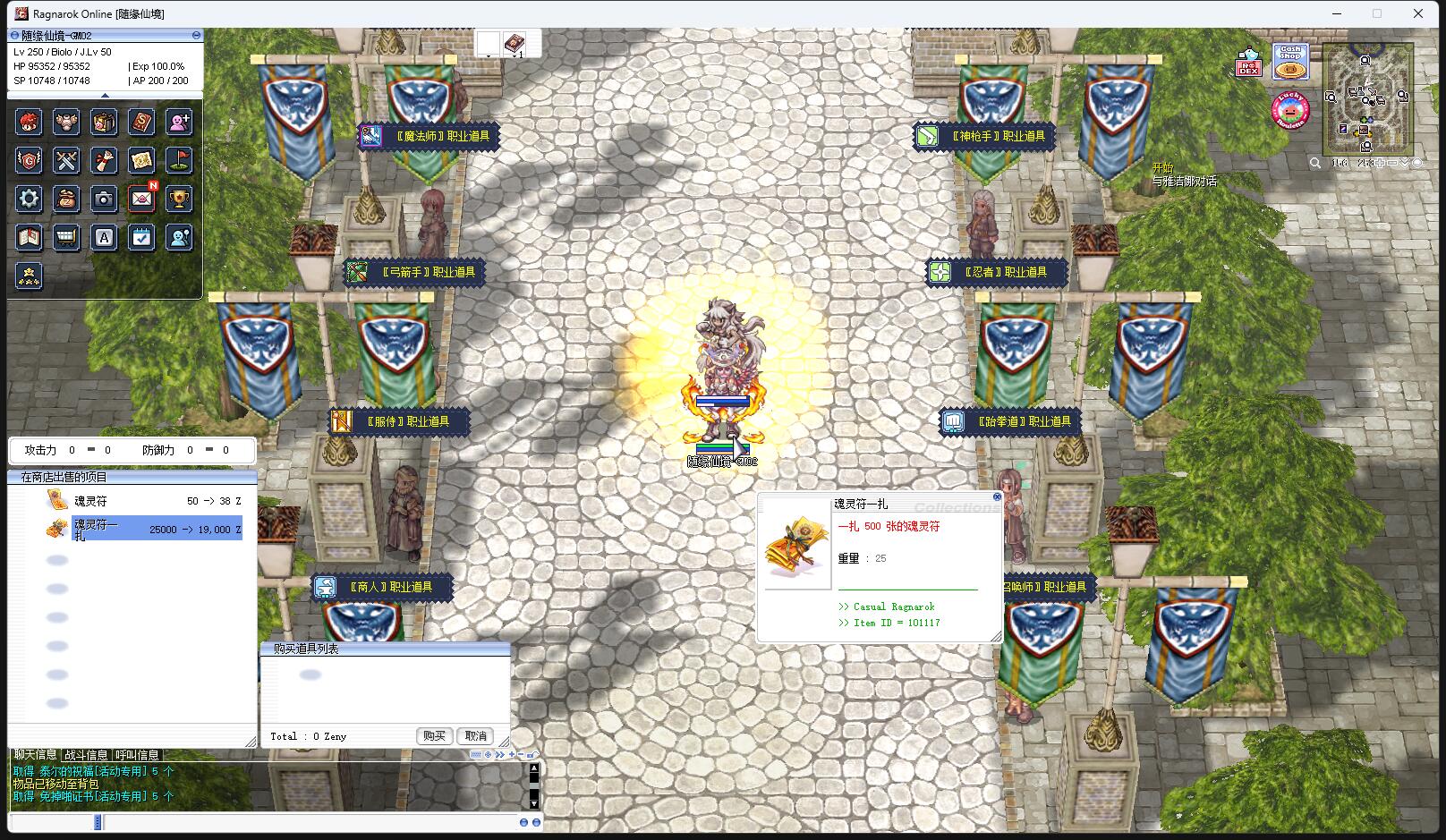Open the shopping cart icon

coord(66,237)
